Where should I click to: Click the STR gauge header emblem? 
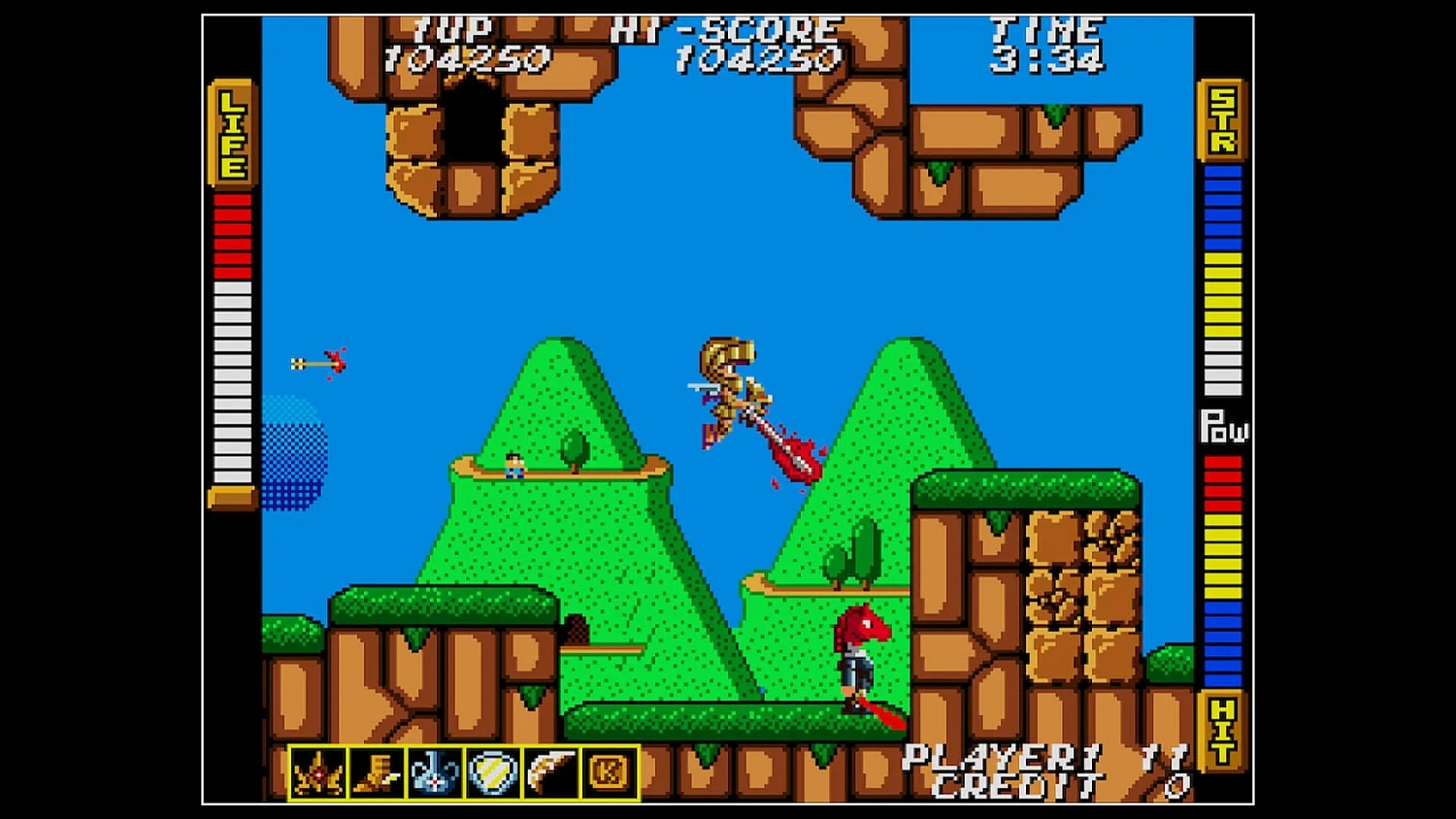[x=1221, y=118]
